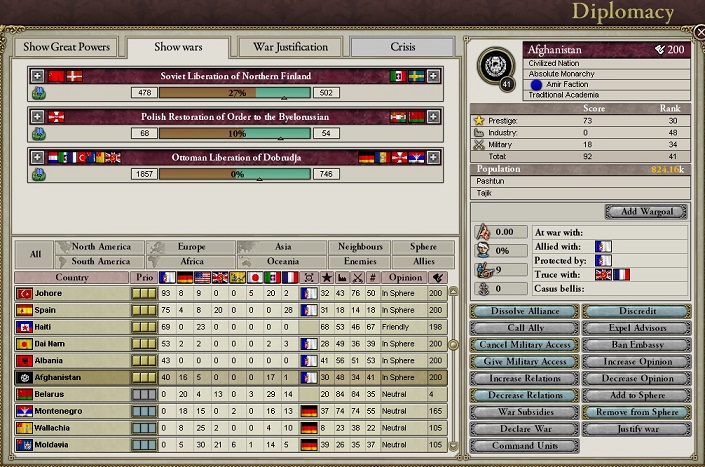
Task: Declare War on the selected nation
Action: [524, 428]
